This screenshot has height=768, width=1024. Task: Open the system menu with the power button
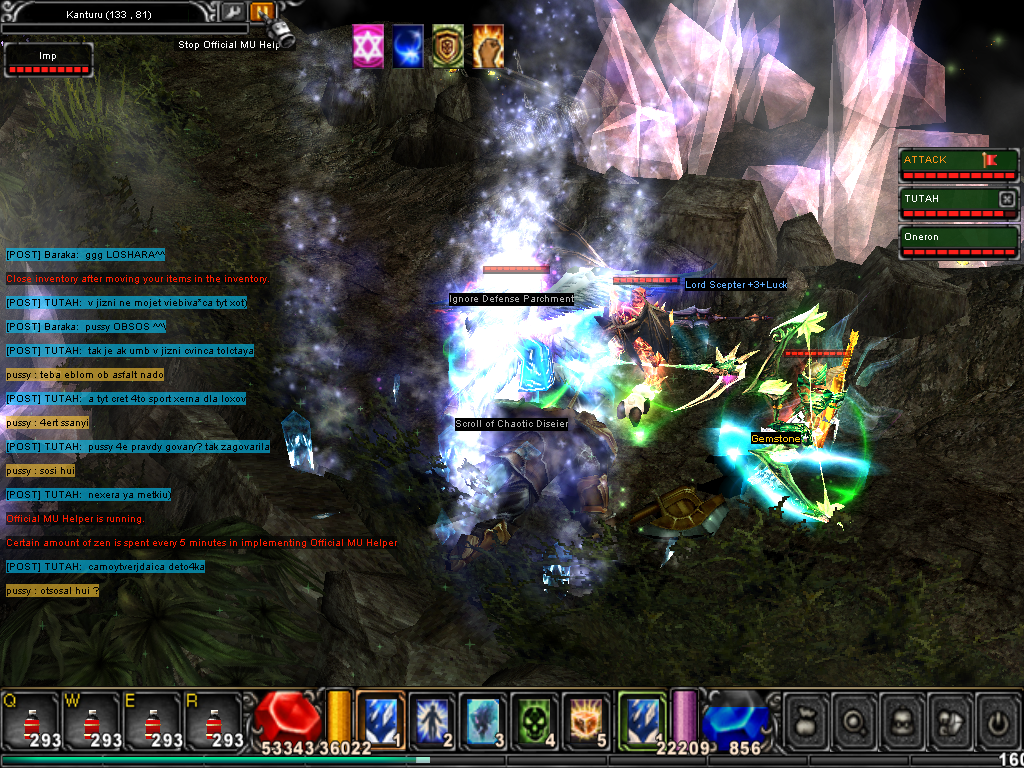997,720
